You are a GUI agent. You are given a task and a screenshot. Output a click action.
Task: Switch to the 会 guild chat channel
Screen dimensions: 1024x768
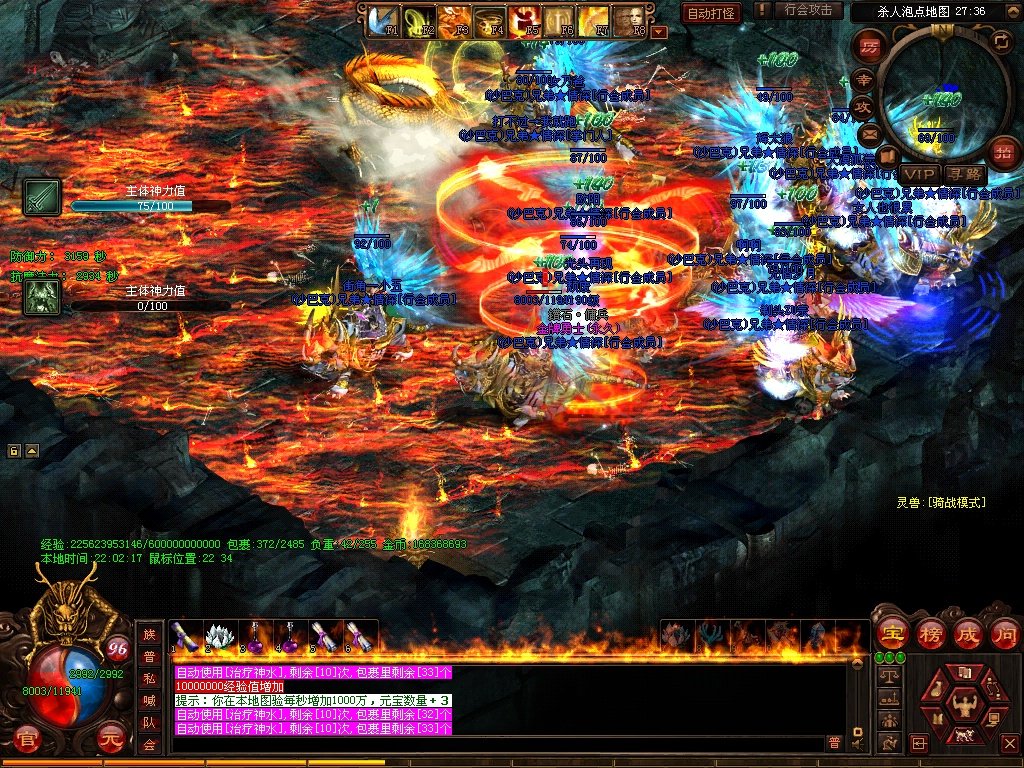(149, 745)
